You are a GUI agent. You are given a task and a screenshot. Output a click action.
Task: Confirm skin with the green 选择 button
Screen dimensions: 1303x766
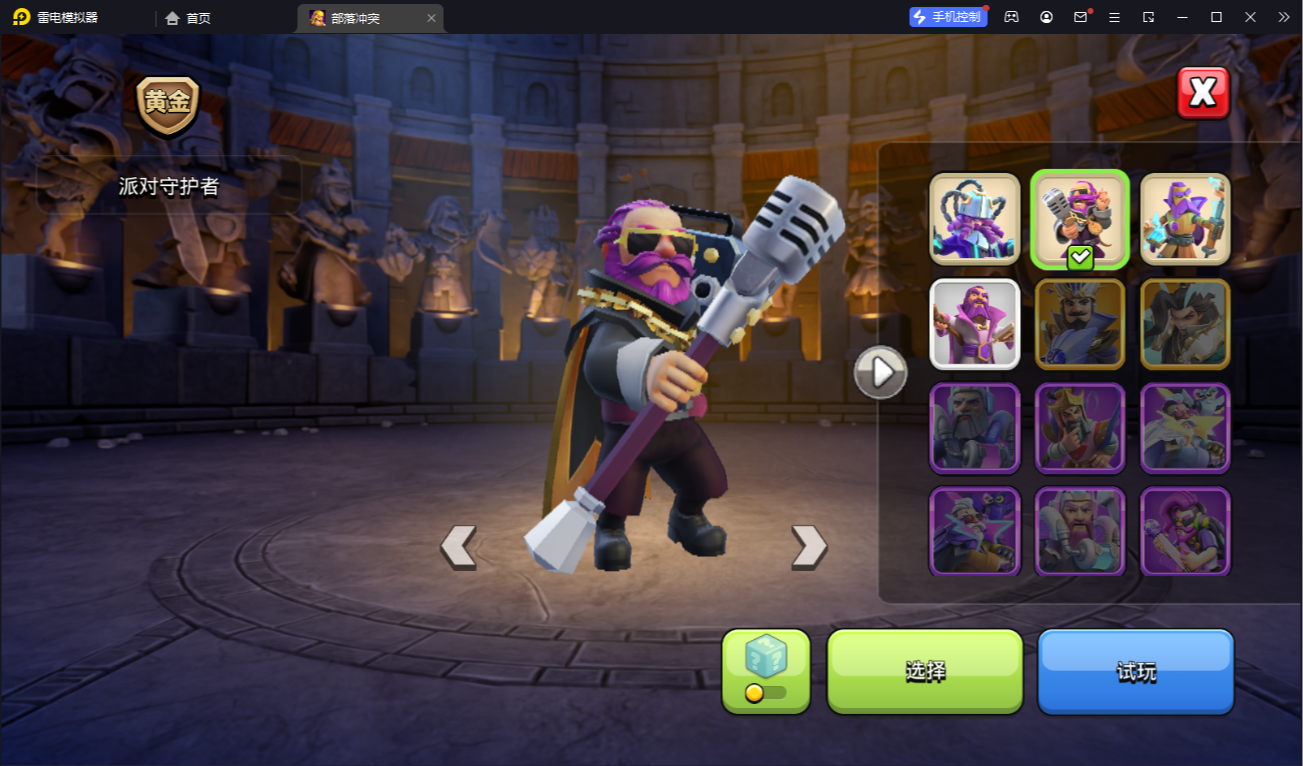click(x=925, y=671)
